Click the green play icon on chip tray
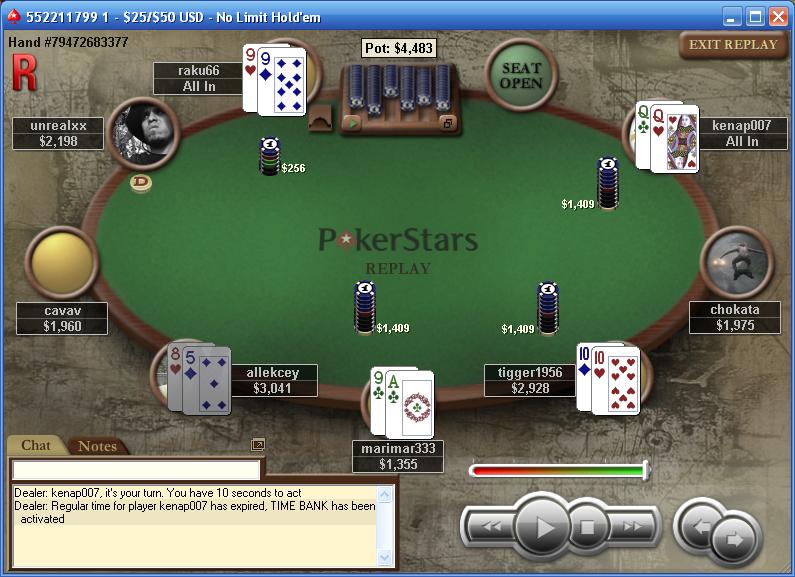Image resolution: width=795 pixels, height=577 pixels. (351, 122)
